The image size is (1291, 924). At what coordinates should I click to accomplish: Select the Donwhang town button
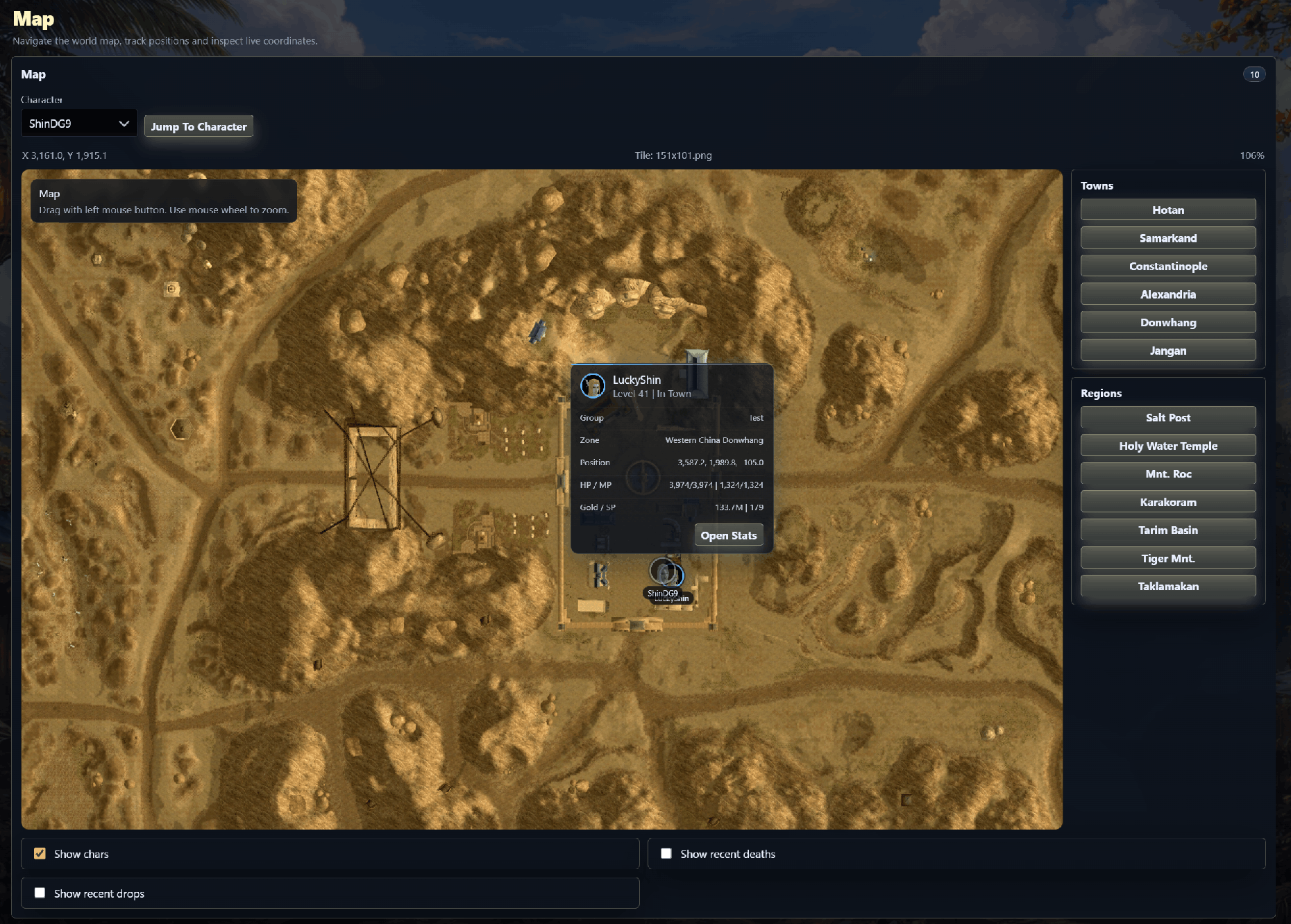tap(1167, 322)
